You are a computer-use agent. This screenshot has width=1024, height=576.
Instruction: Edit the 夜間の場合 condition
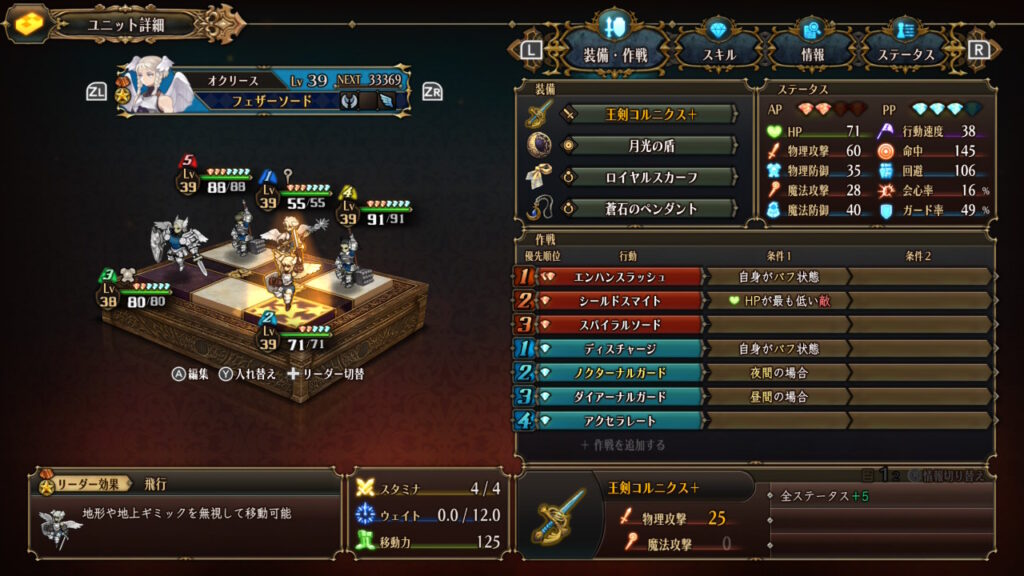(x=778, y=373)
